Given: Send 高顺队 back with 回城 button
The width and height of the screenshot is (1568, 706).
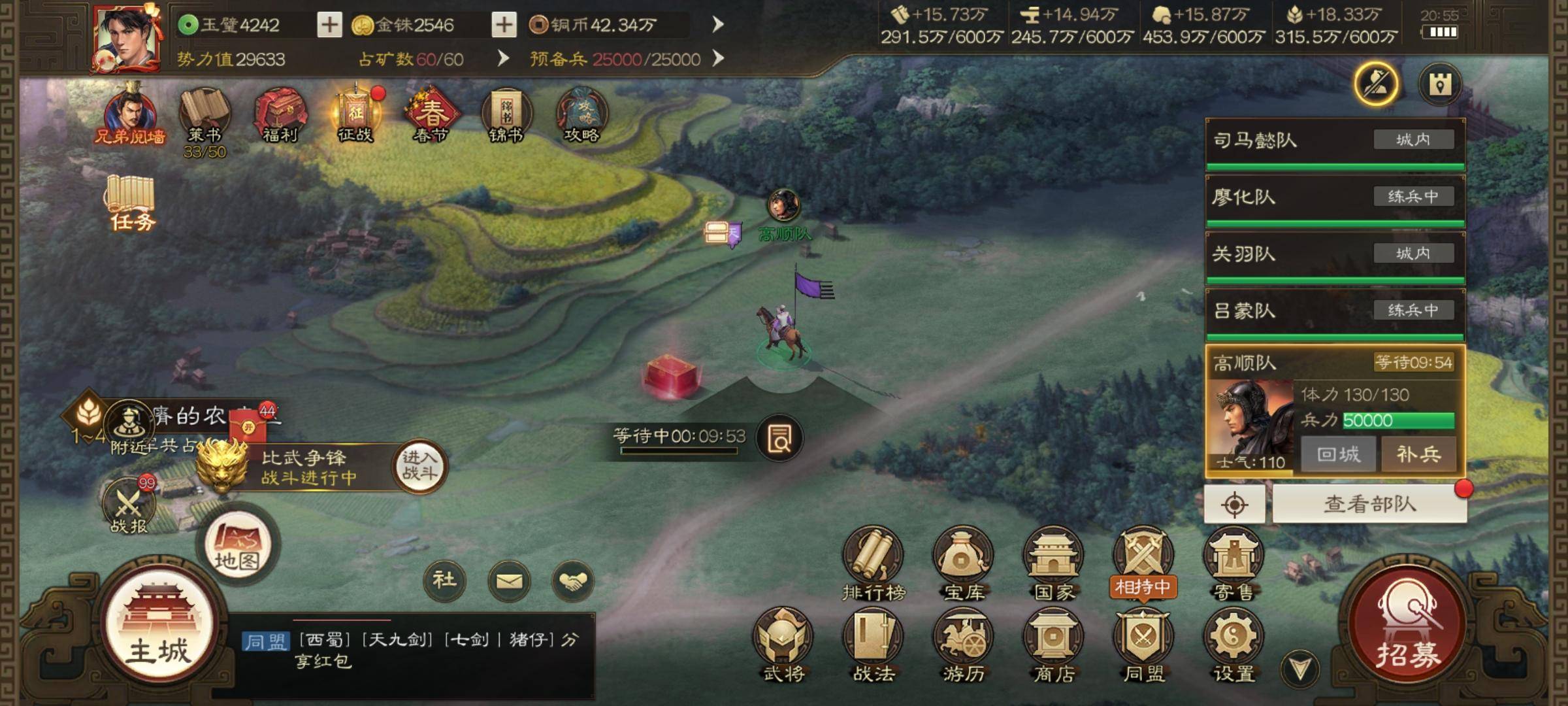Looking at the screenshot, I should pyautogui.click(x=1338, y=454).
